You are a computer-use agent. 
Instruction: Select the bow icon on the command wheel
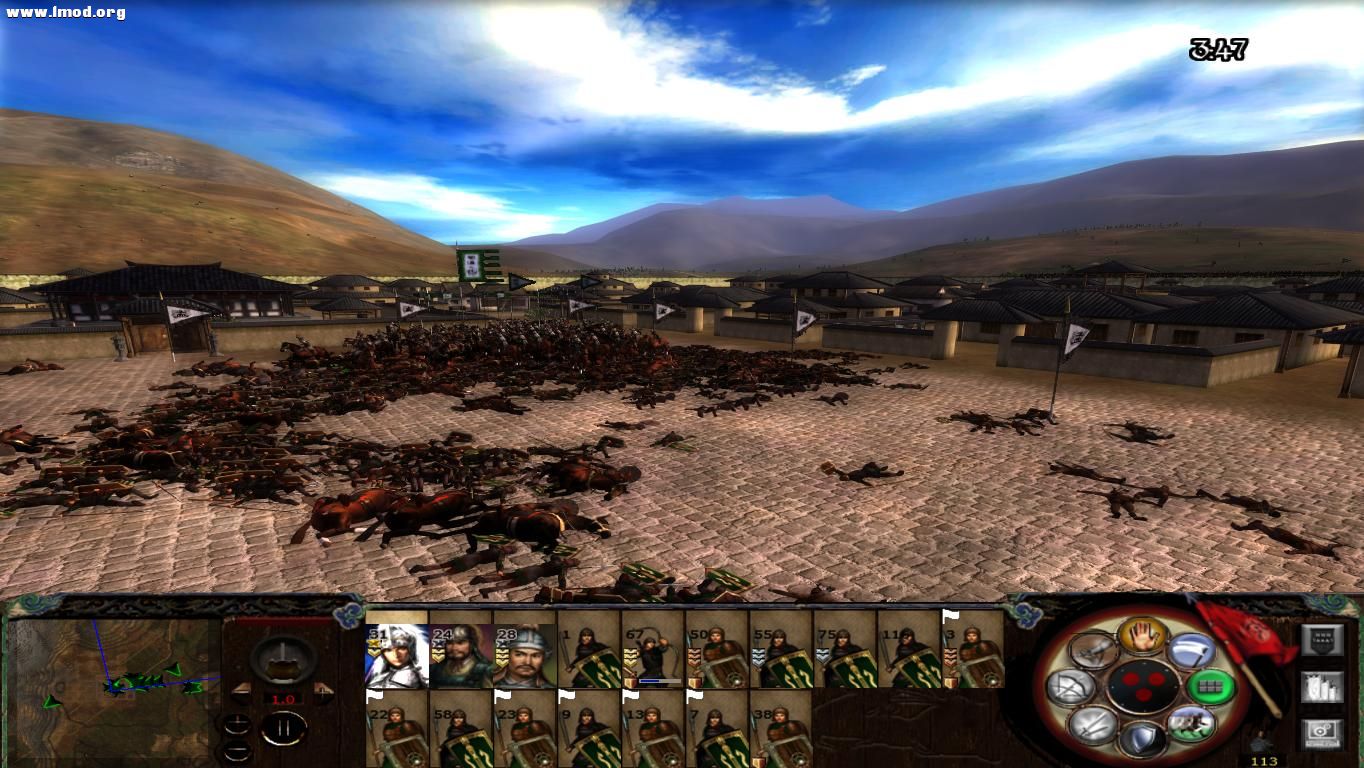1073,685
